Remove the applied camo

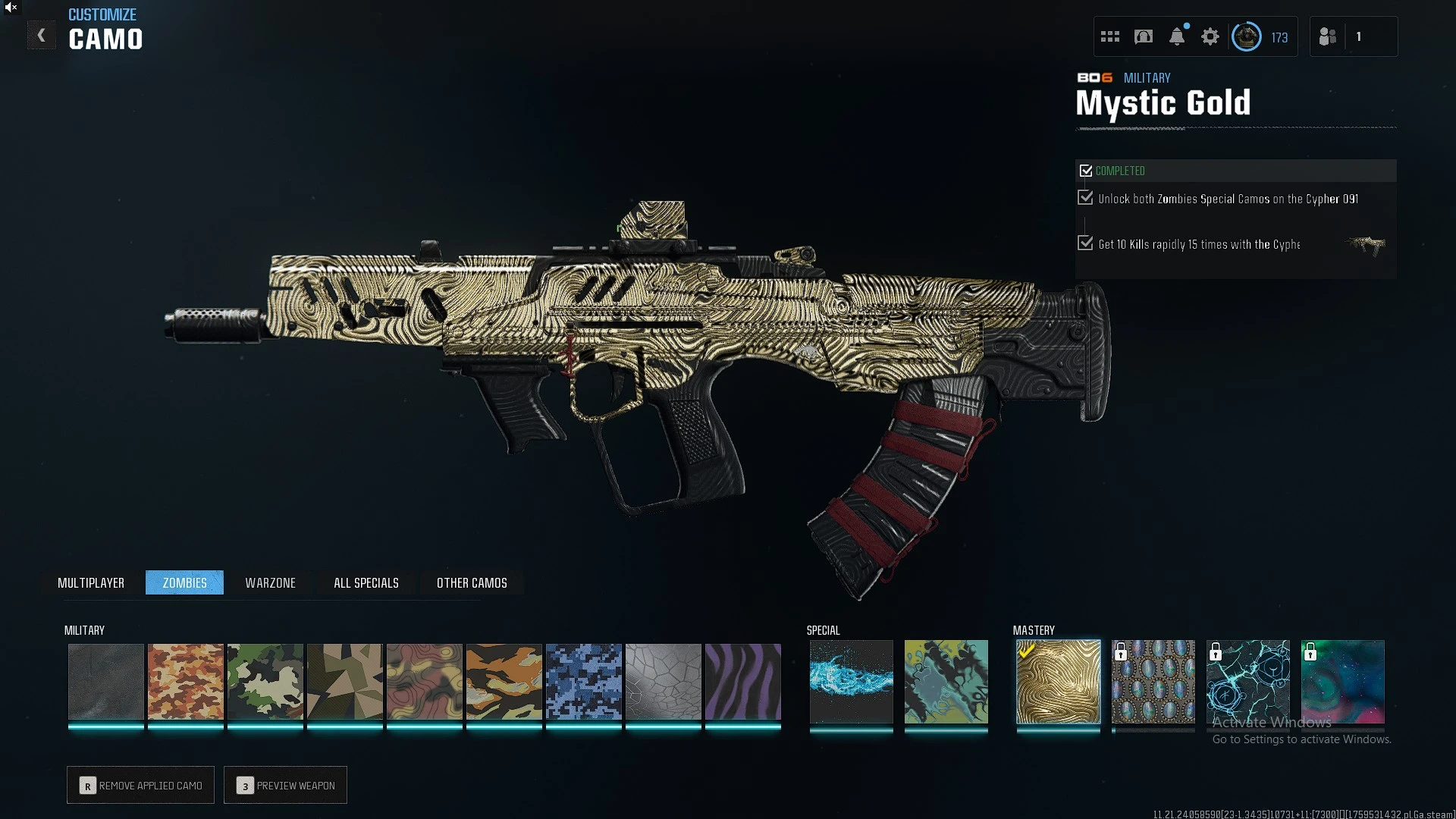coord(141,785)
